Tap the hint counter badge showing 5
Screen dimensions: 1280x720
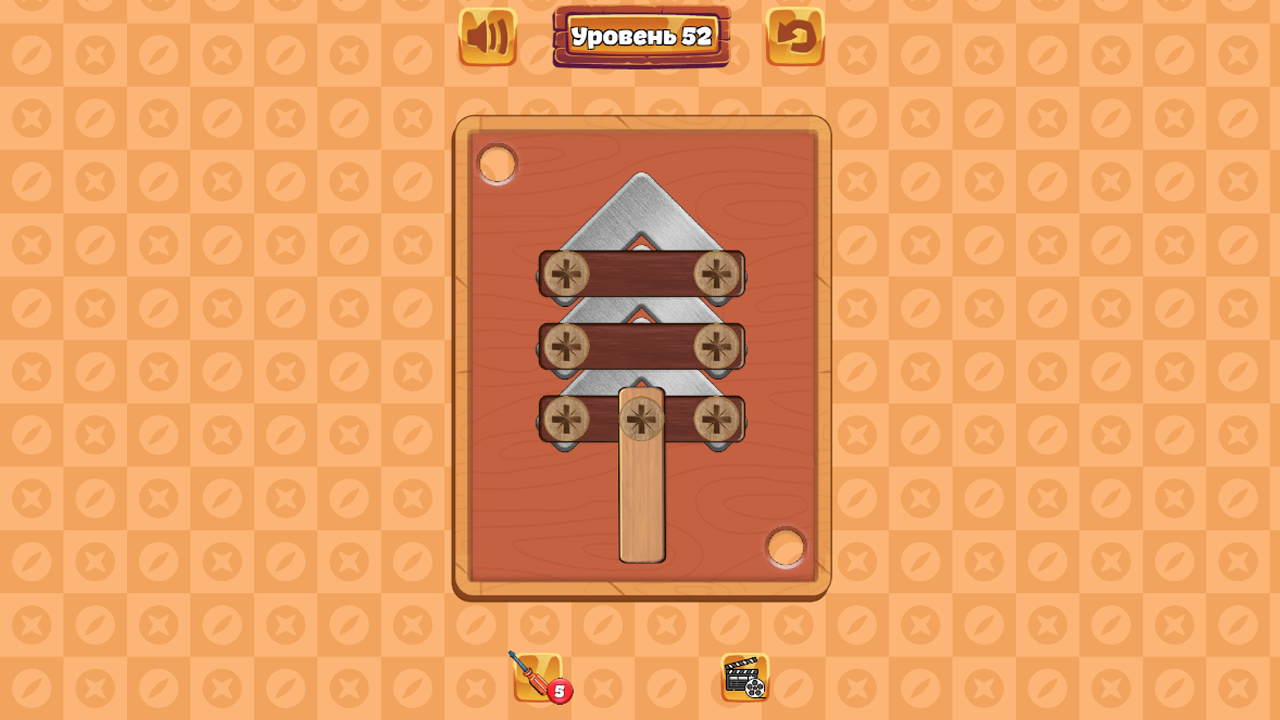click(x=560, y=690)
